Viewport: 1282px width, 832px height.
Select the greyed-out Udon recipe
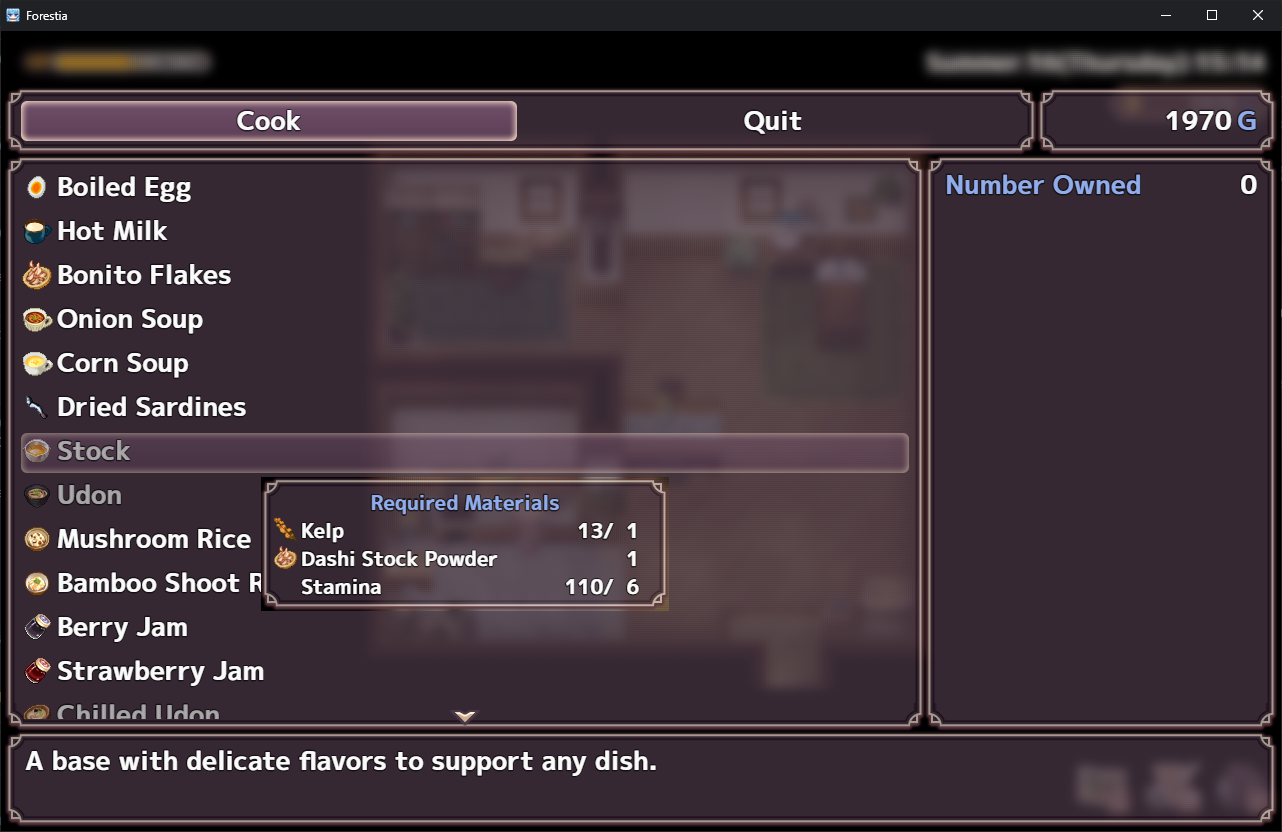click(90, 495)
